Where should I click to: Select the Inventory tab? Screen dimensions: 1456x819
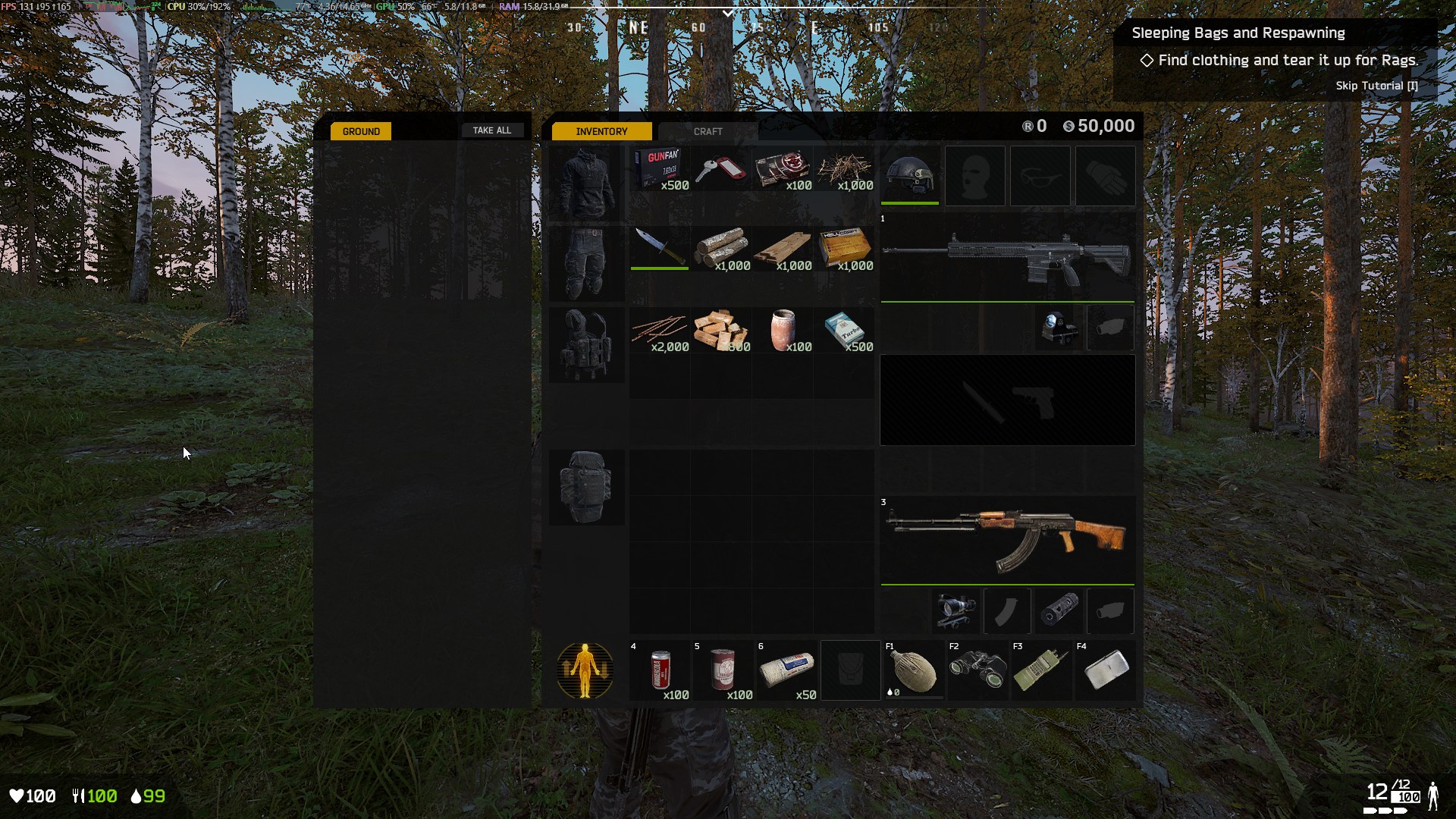601,131
